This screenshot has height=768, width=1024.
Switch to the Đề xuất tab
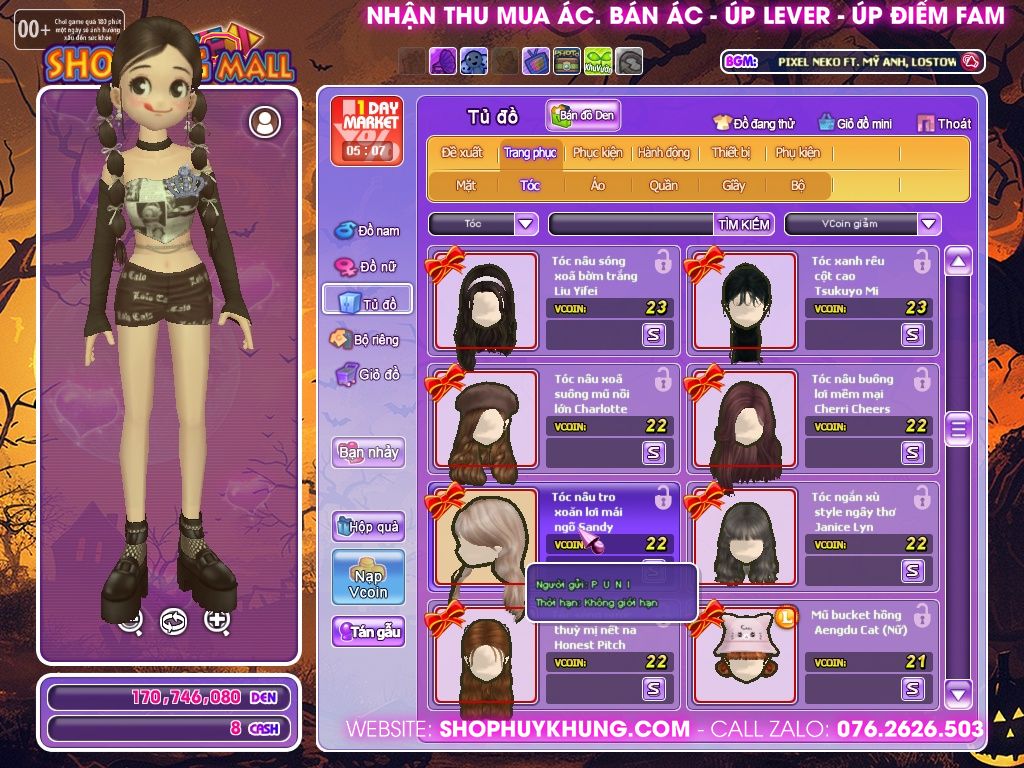(x=462, y=153)
